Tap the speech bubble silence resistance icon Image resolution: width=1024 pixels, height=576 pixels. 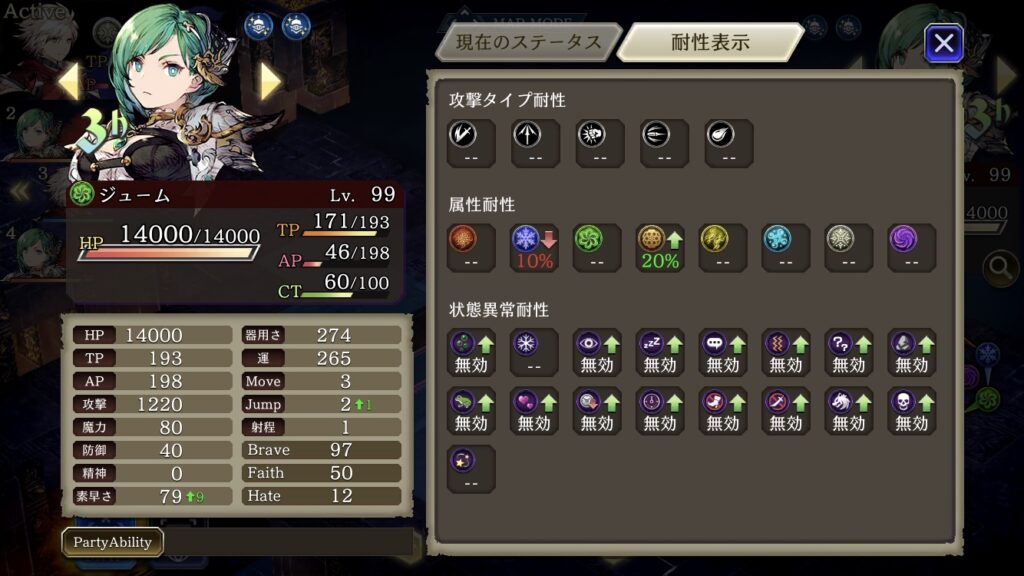[x=723, y=352]
